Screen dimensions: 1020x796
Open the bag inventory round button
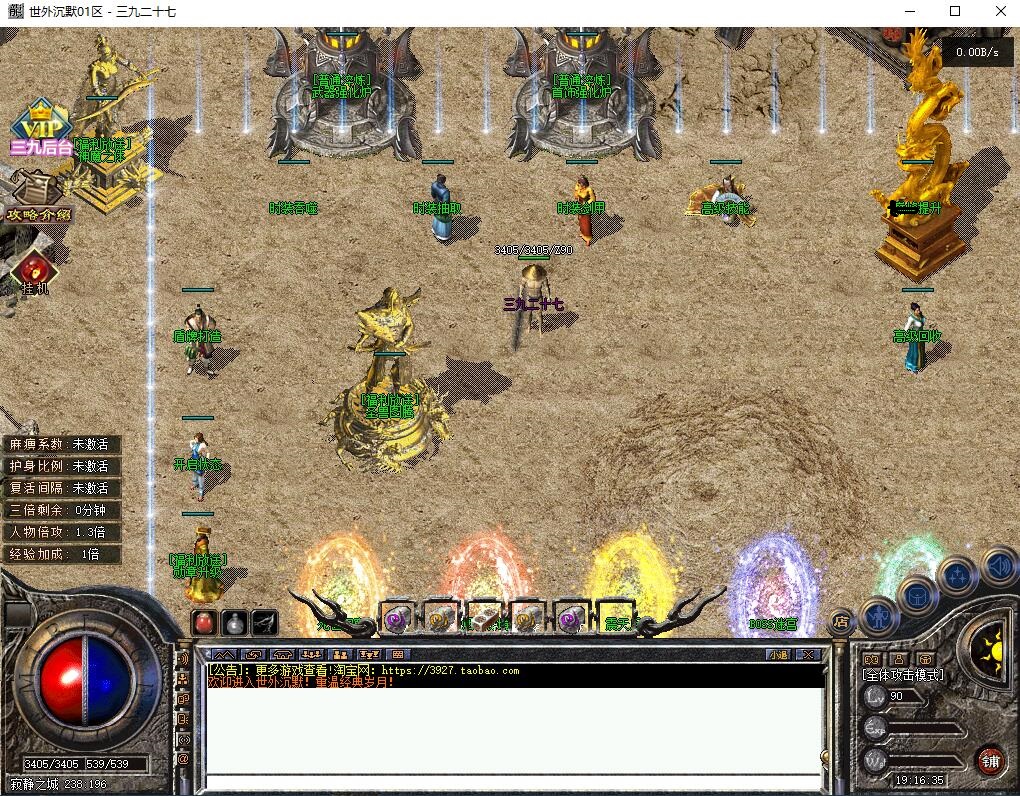click(x=917, y=596)
